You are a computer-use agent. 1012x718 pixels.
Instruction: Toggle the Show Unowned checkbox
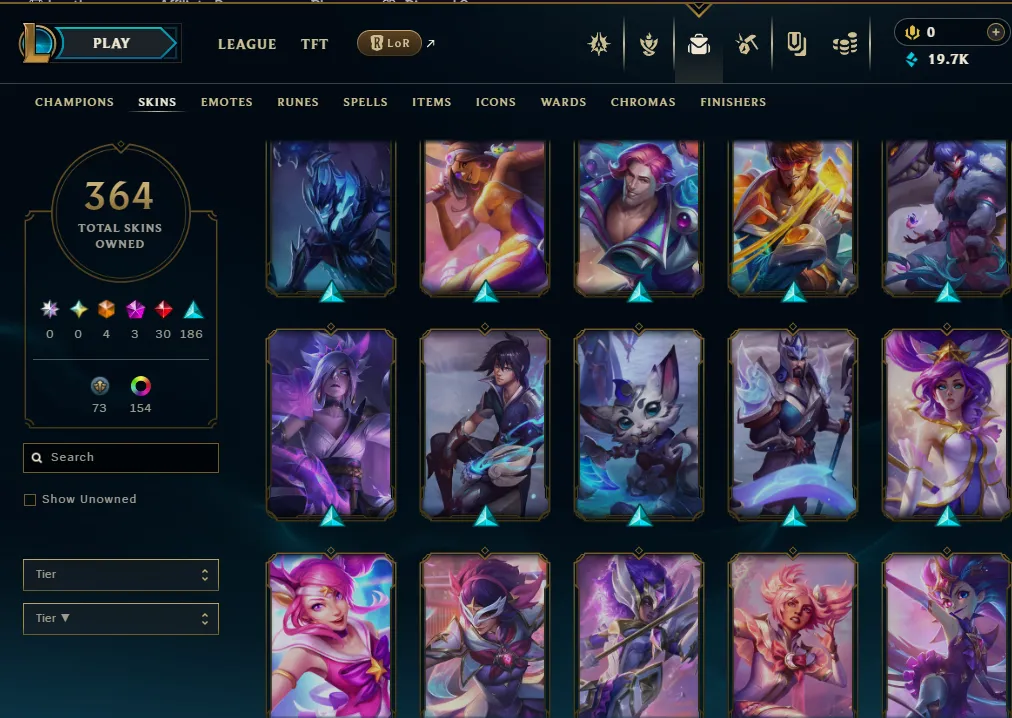[30, 500]
